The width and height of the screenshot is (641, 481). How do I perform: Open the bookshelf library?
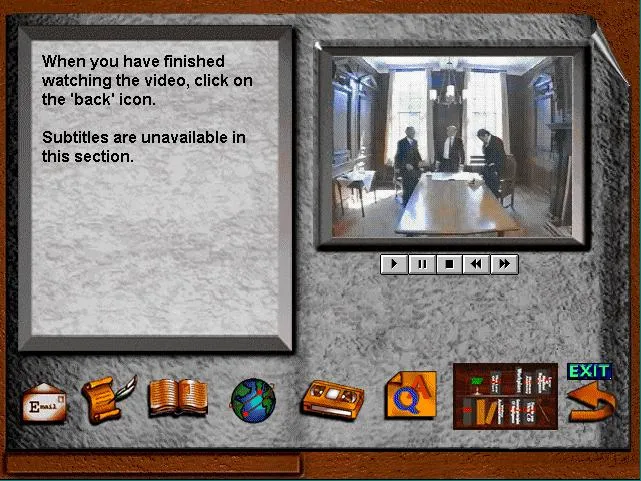505,396
